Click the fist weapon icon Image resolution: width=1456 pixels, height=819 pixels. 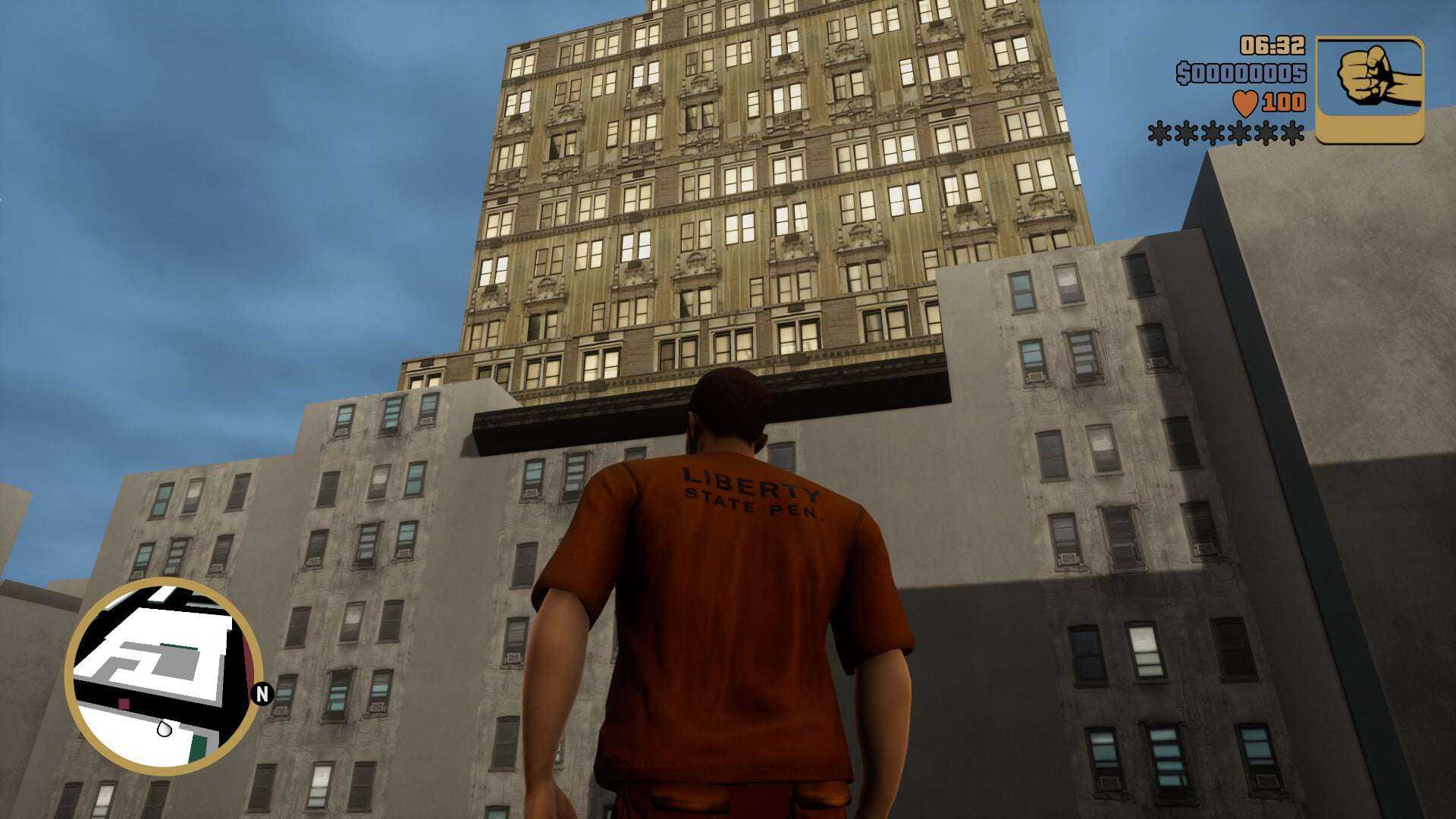(1369, 89)
